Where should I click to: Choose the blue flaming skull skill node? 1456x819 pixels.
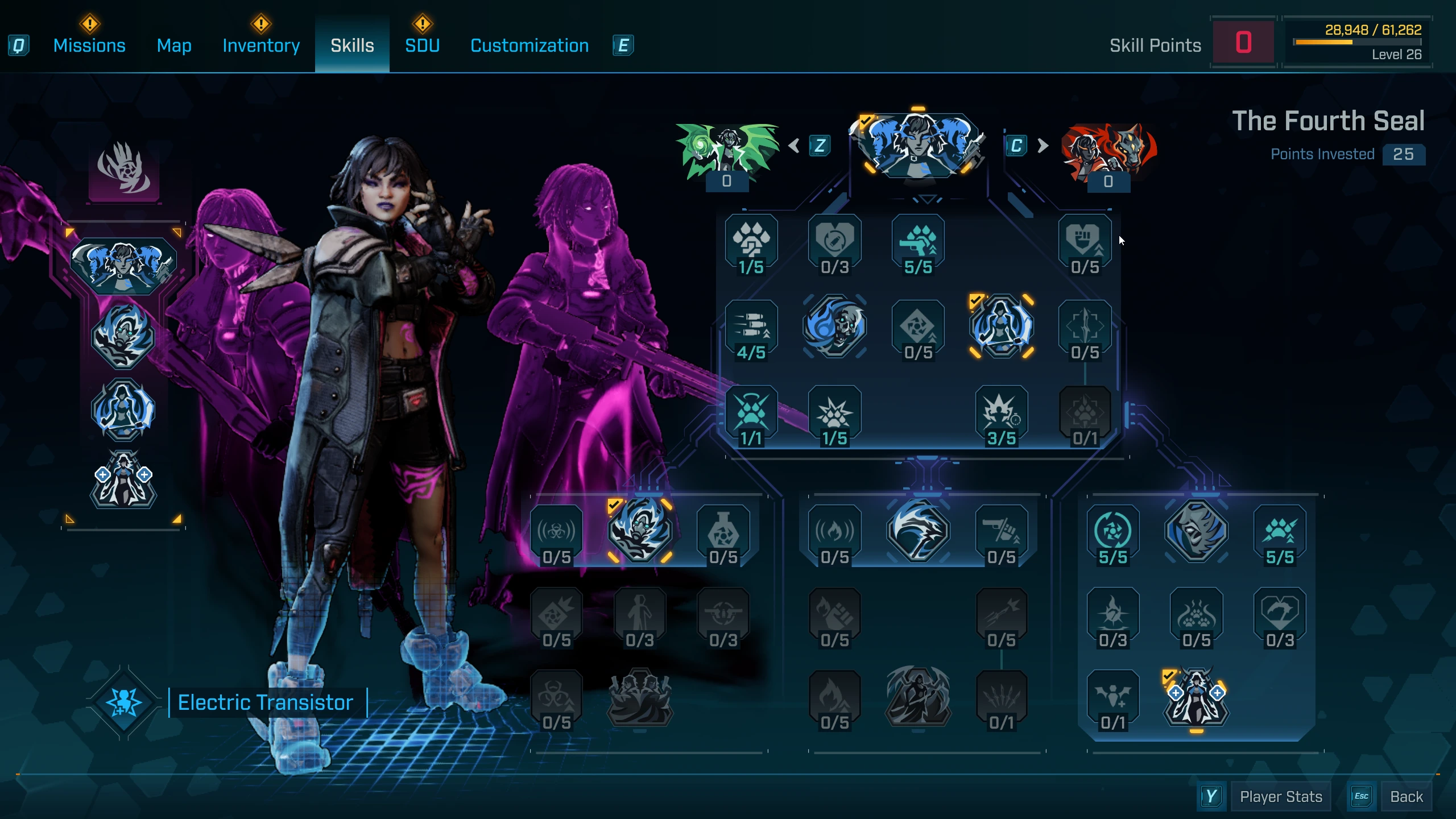tap(834, 326)
